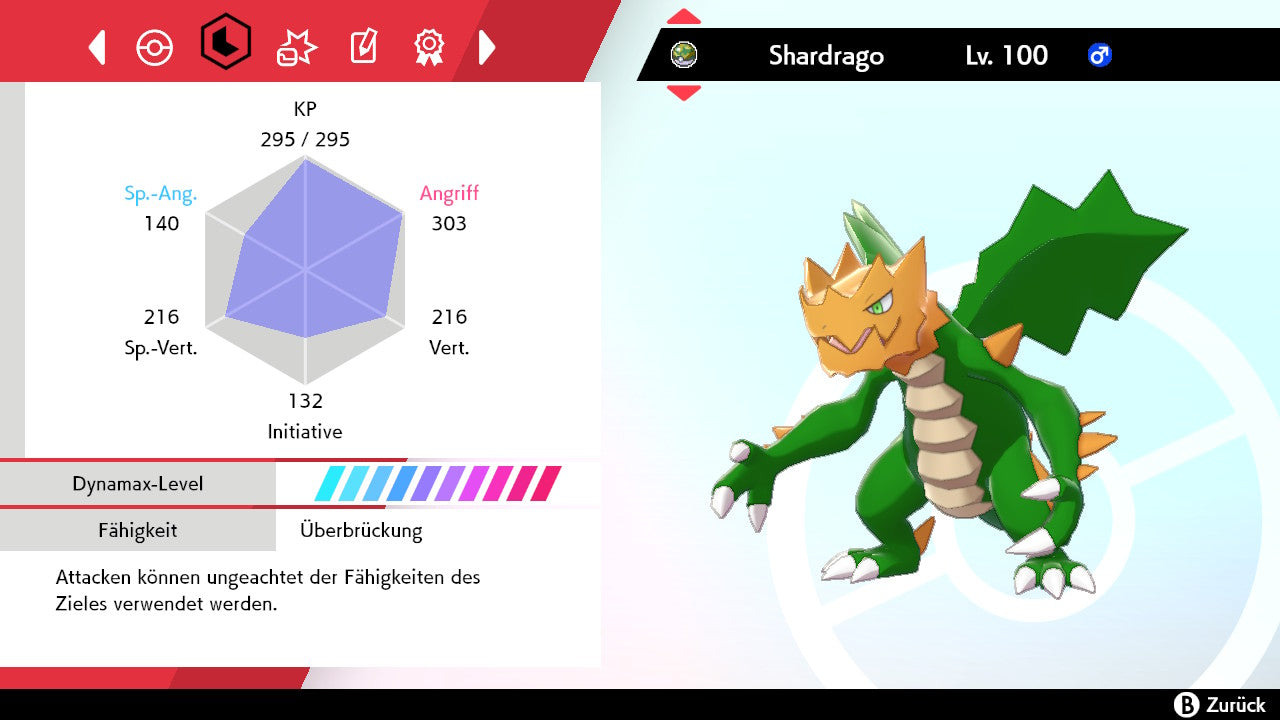Go to the previous summary page arrow
1280x720 pixels.
(x=97, y=47)
